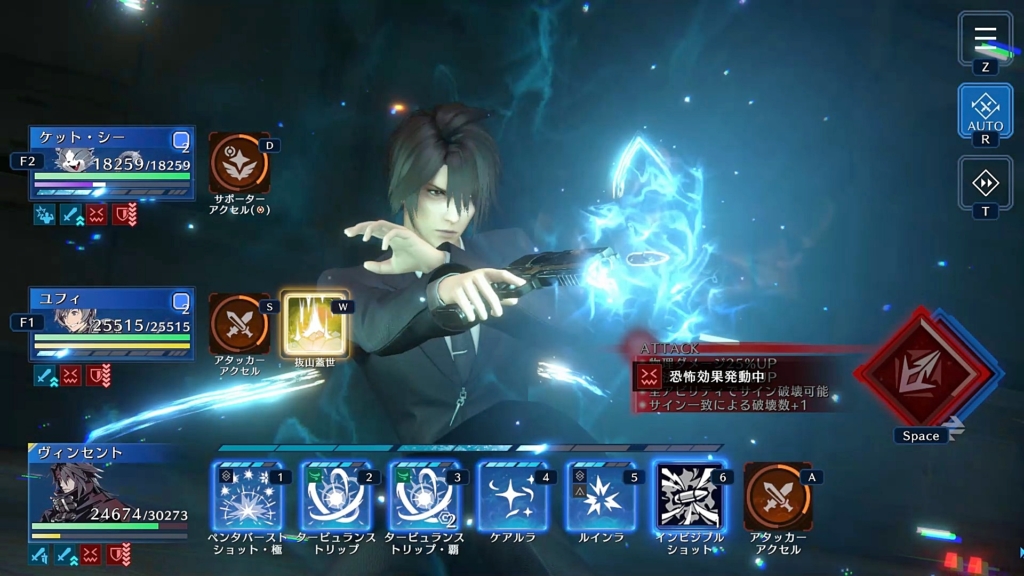
Task: Select the ユフィ party panel
Action: click(112, 324)
